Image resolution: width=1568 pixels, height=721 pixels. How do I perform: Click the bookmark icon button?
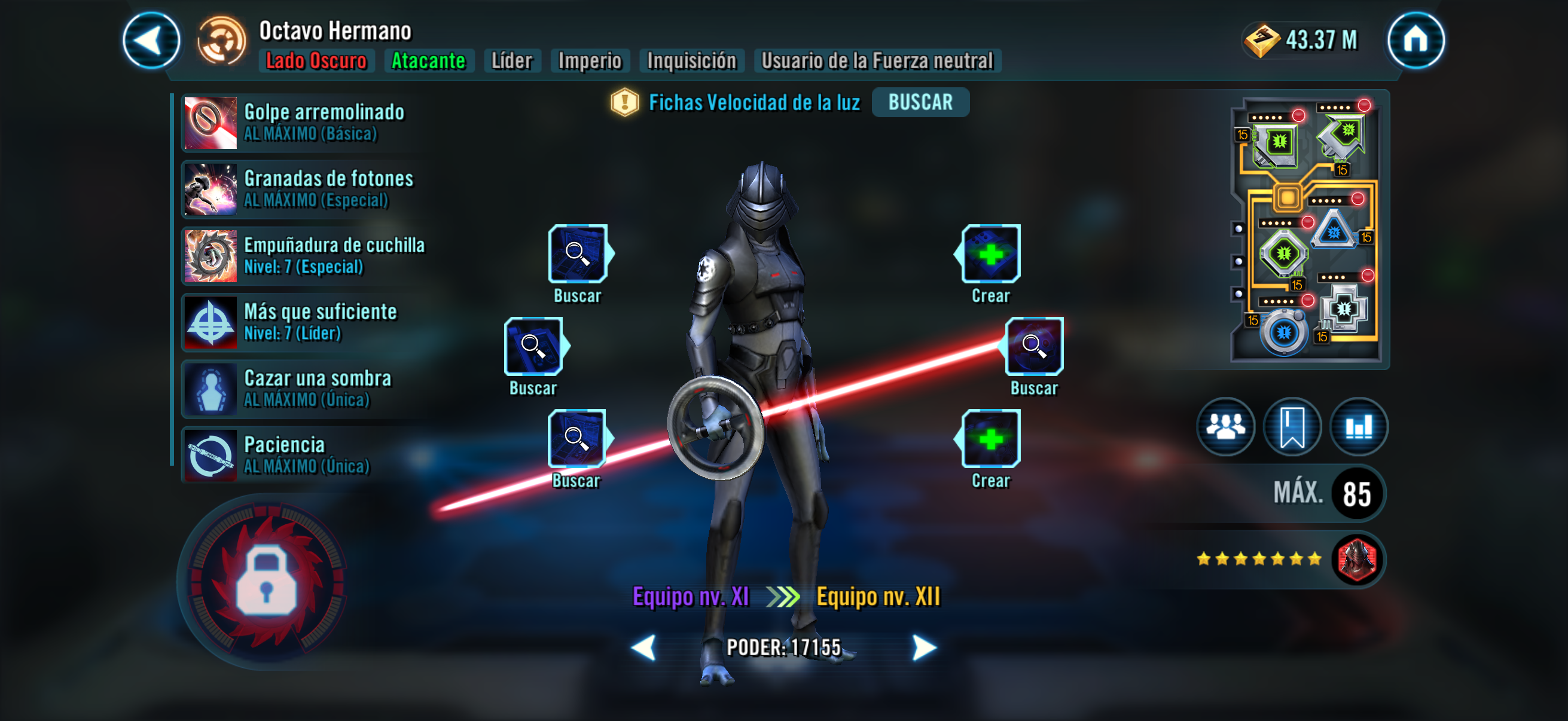point(1292,426)
